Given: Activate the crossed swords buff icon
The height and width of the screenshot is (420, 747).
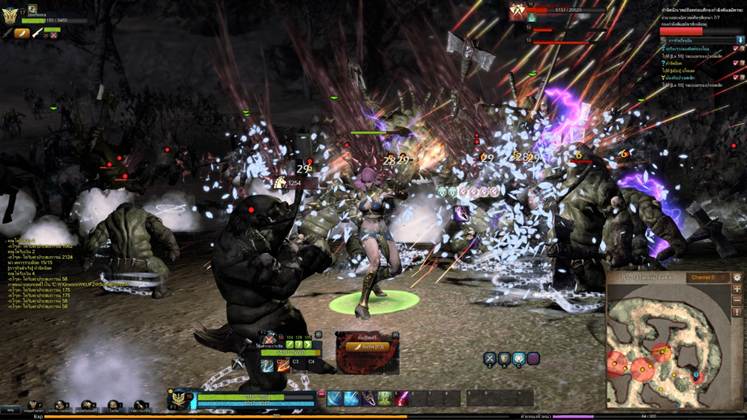Looking at the screenshot, I should (x=490, y=358).
